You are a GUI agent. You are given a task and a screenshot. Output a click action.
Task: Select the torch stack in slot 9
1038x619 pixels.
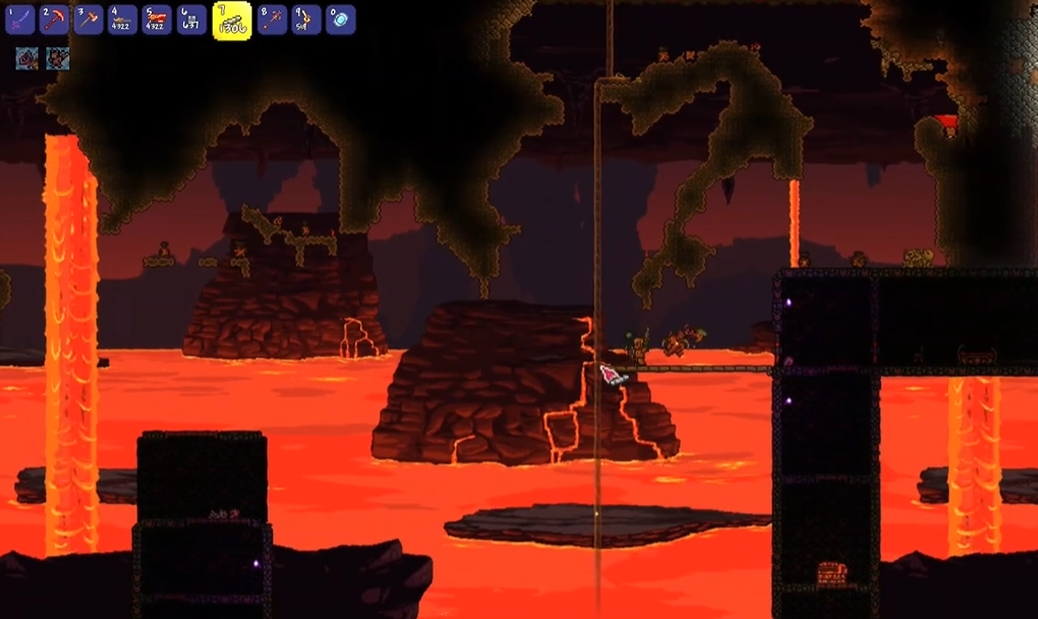coord(306,19)
